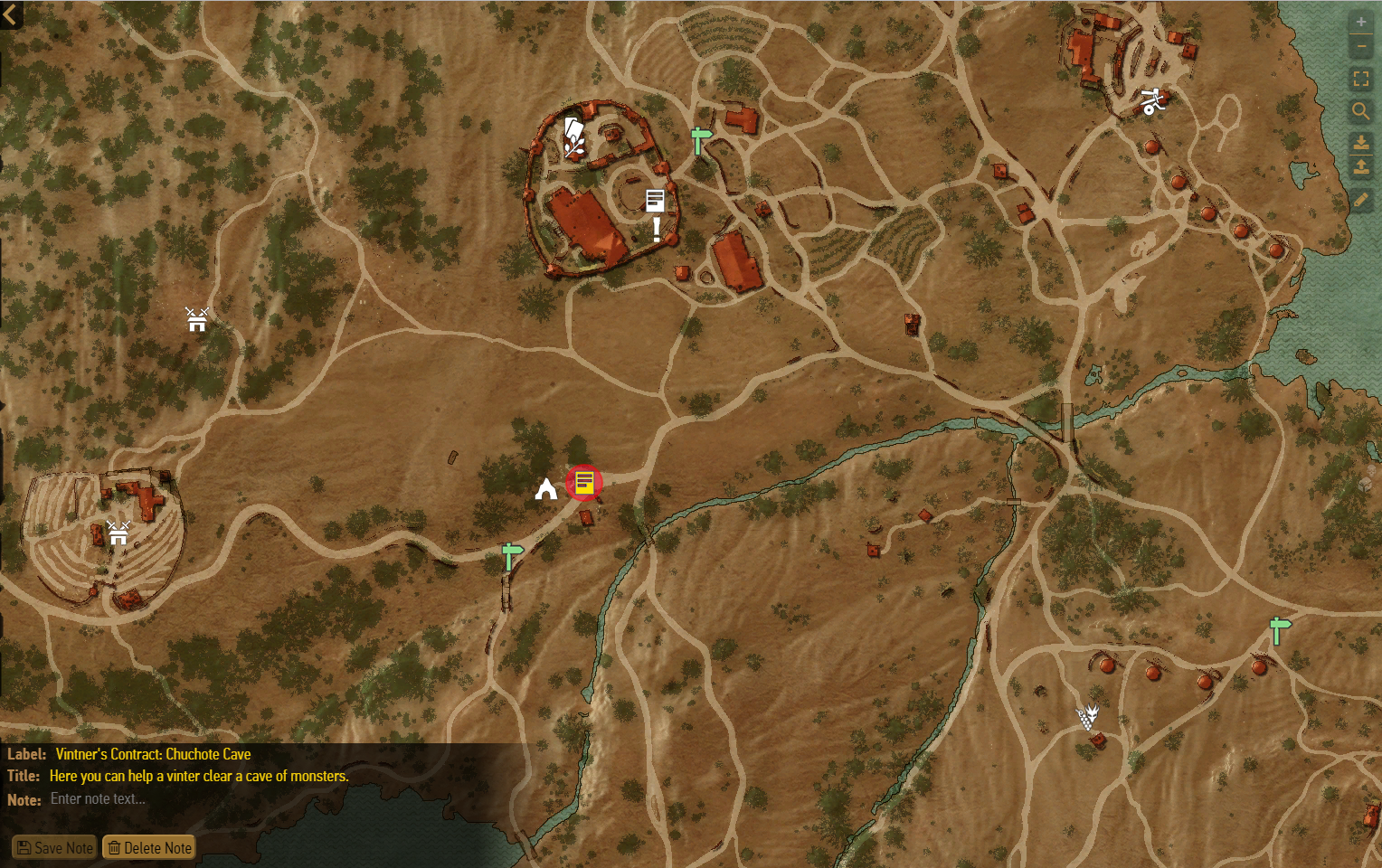Click the Delete Note button

(148, 847)
